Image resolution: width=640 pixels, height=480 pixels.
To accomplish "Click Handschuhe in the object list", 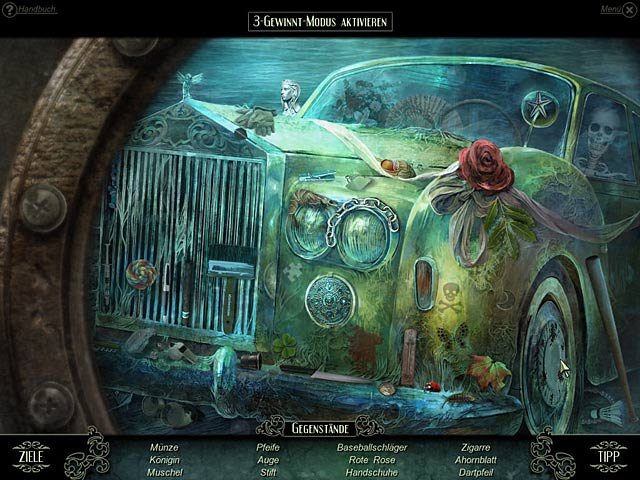I will click(372, 471).
